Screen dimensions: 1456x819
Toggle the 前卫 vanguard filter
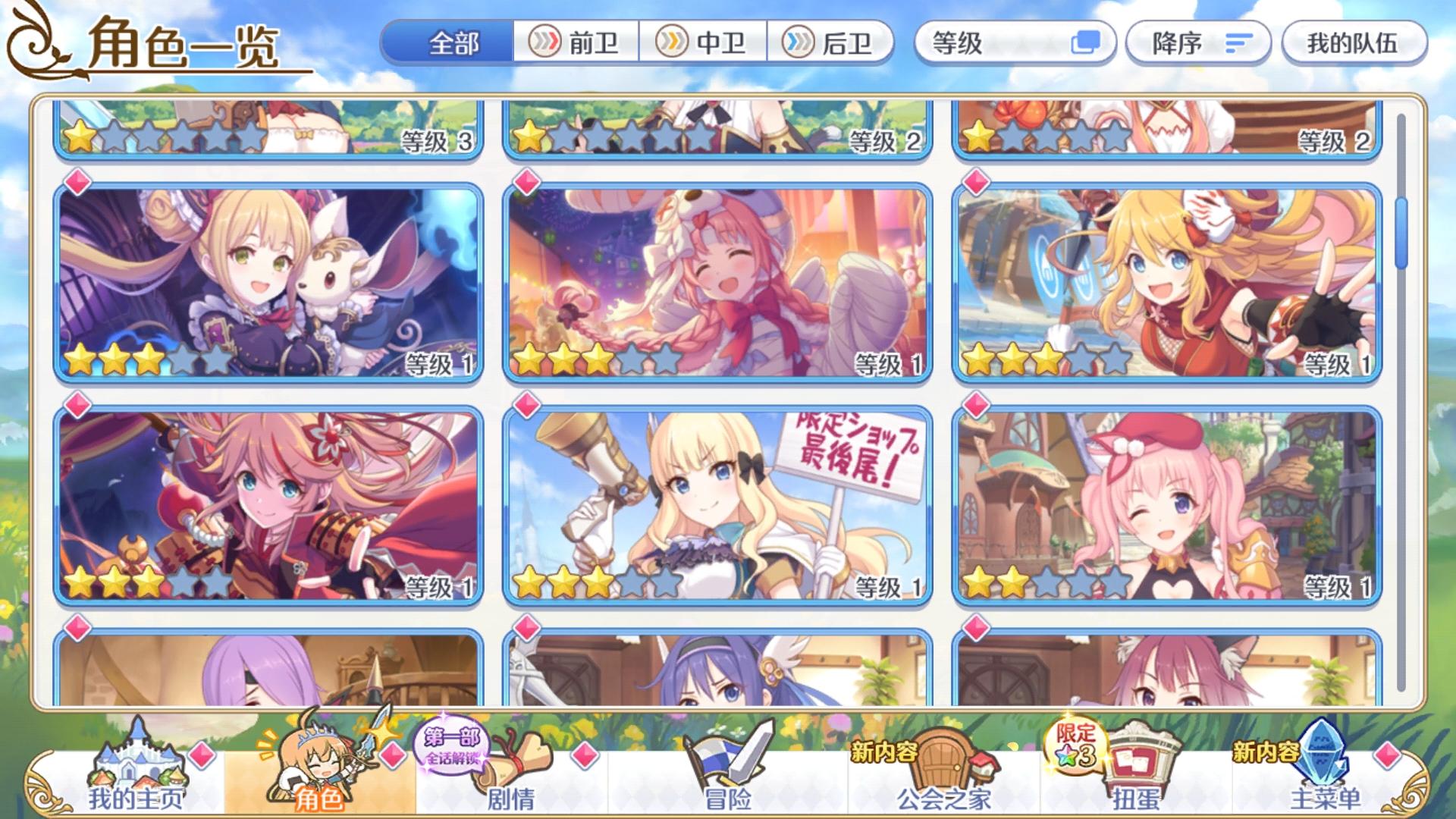[x=576, y=44]
